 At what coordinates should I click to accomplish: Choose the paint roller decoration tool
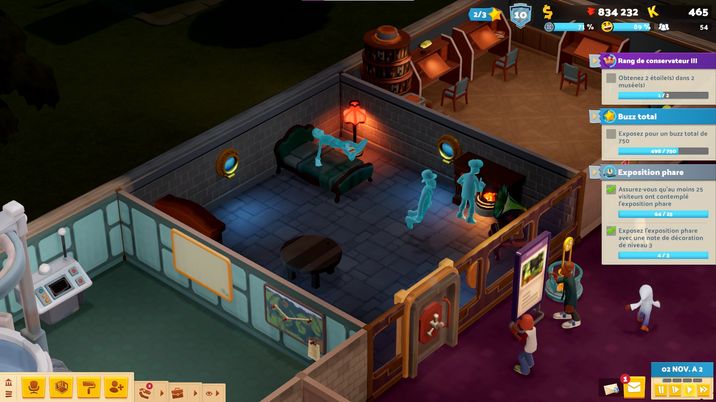click(x=89, y=388)
